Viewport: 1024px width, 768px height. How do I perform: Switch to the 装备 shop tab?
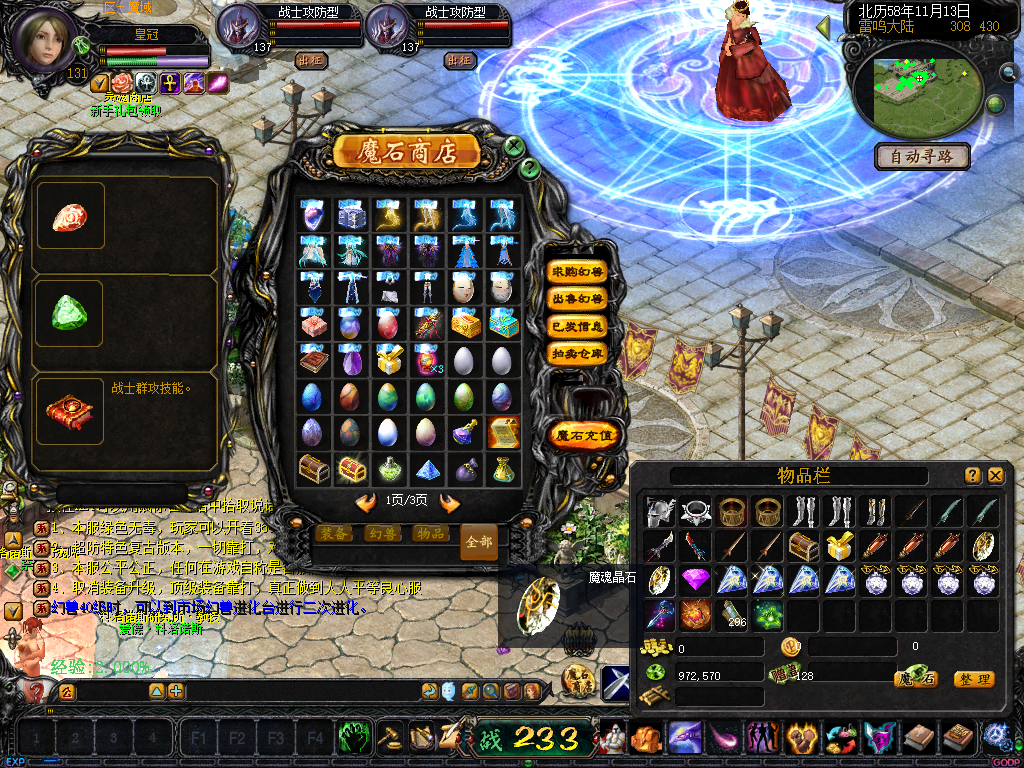[335, 534]
